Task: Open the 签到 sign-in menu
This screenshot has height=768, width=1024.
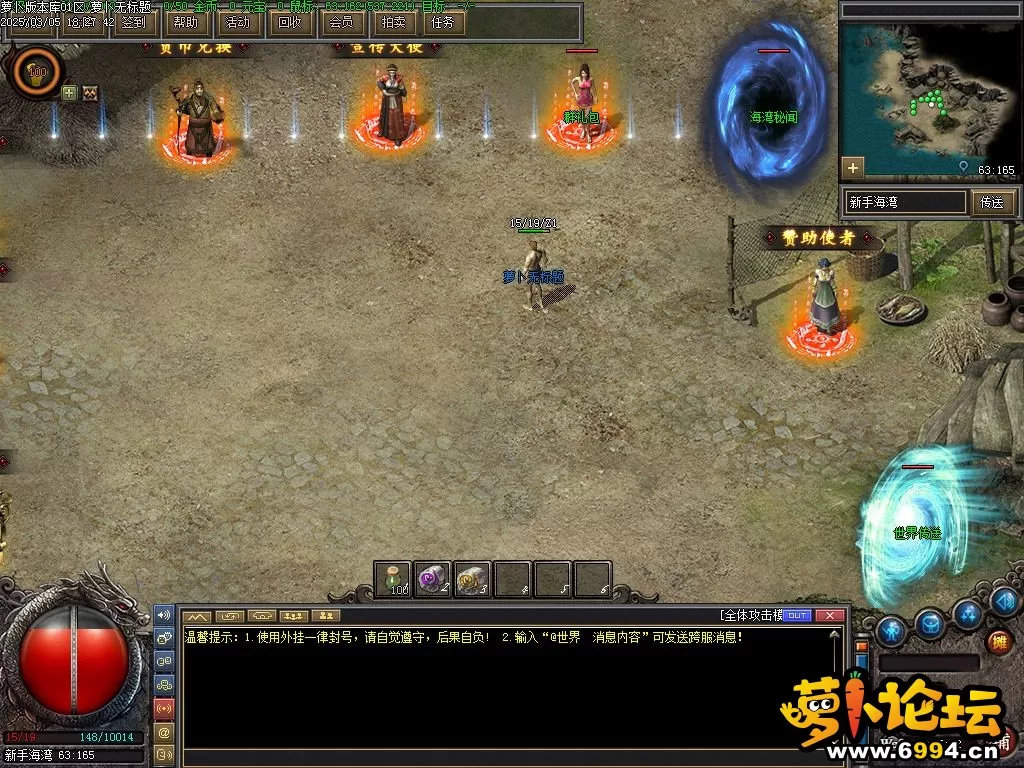Action: point(134,21)
